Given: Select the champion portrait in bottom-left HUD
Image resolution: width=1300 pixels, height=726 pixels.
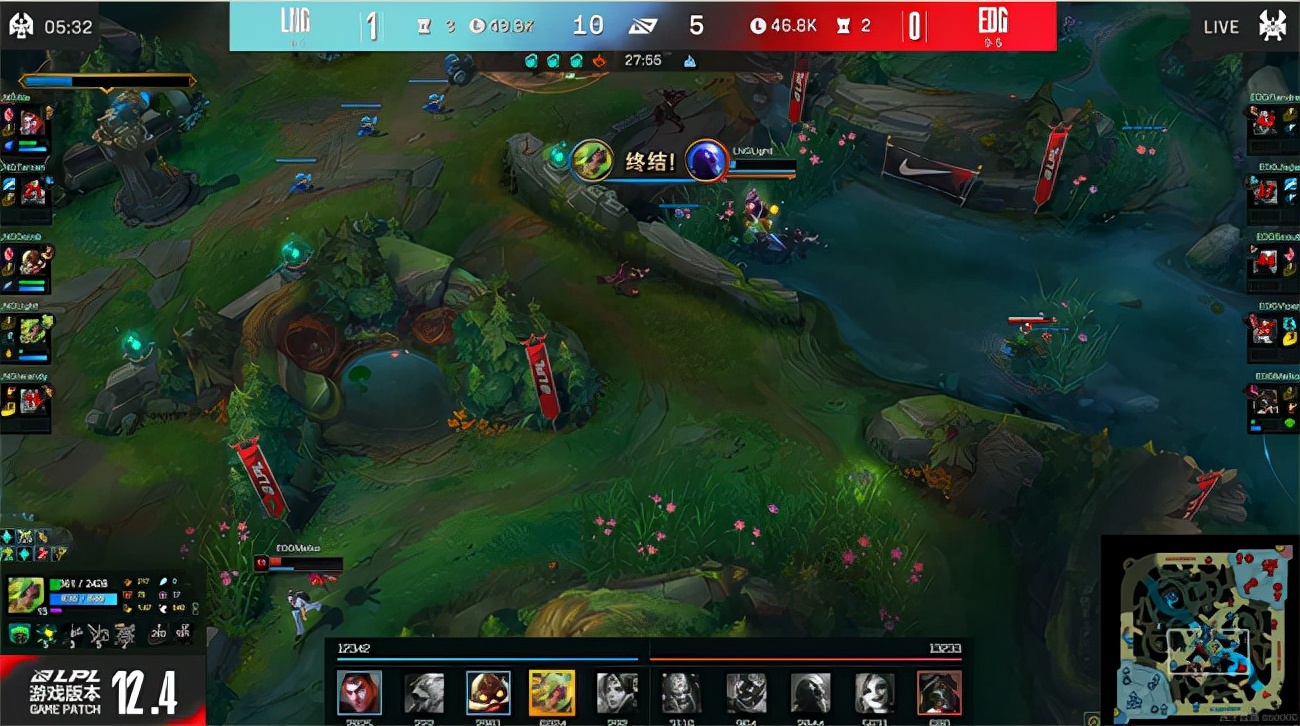Looking at the screenshot, I should point(26,594).
